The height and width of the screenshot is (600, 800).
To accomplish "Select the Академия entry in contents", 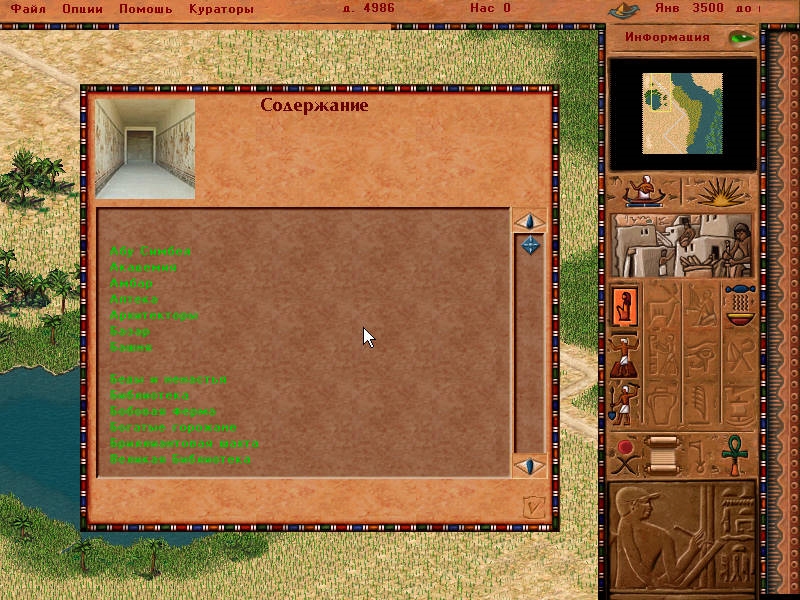I will [x=144, y=267].
